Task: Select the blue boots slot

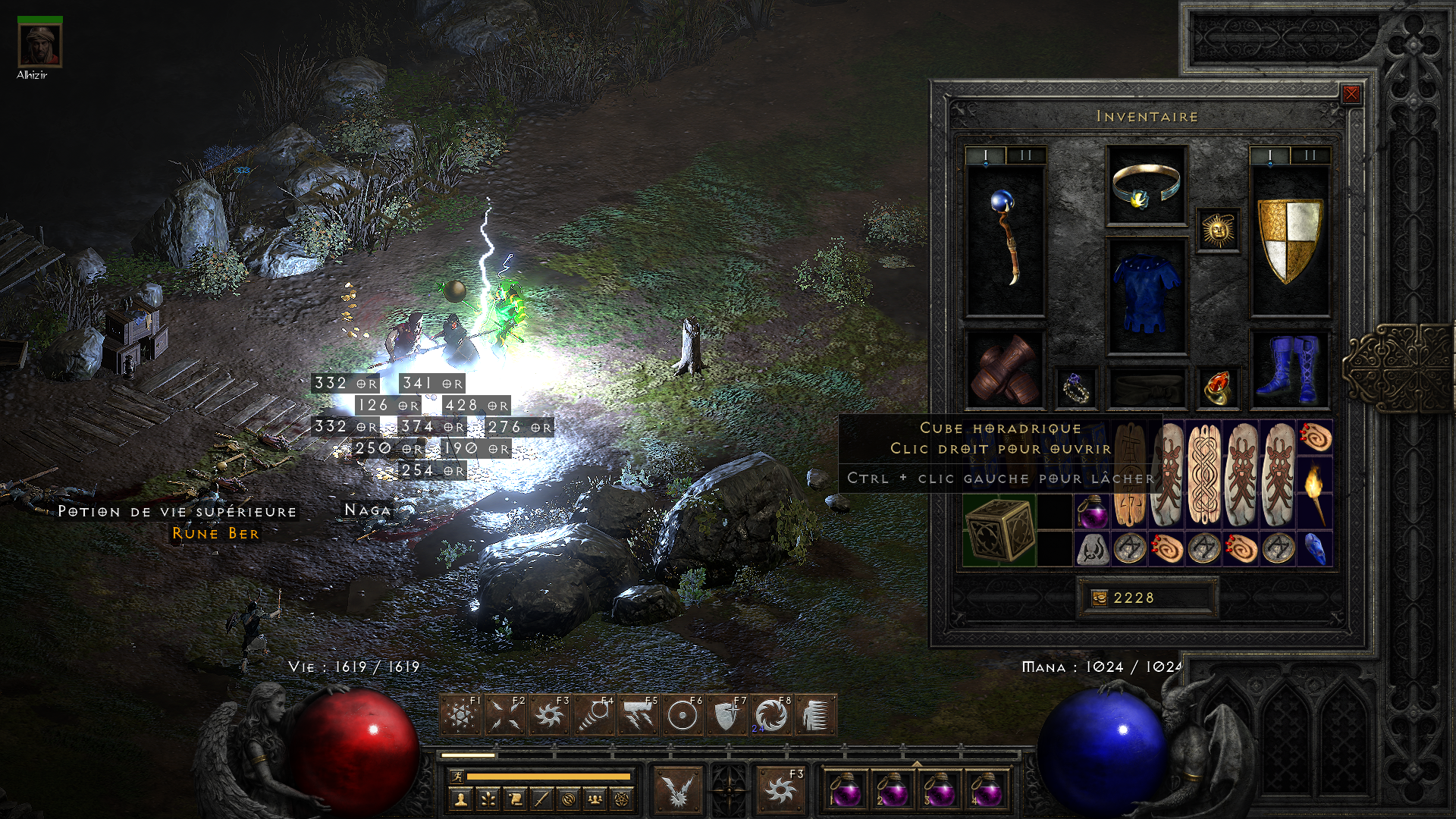Action: pyautogui.click(x=1289, y=369)
